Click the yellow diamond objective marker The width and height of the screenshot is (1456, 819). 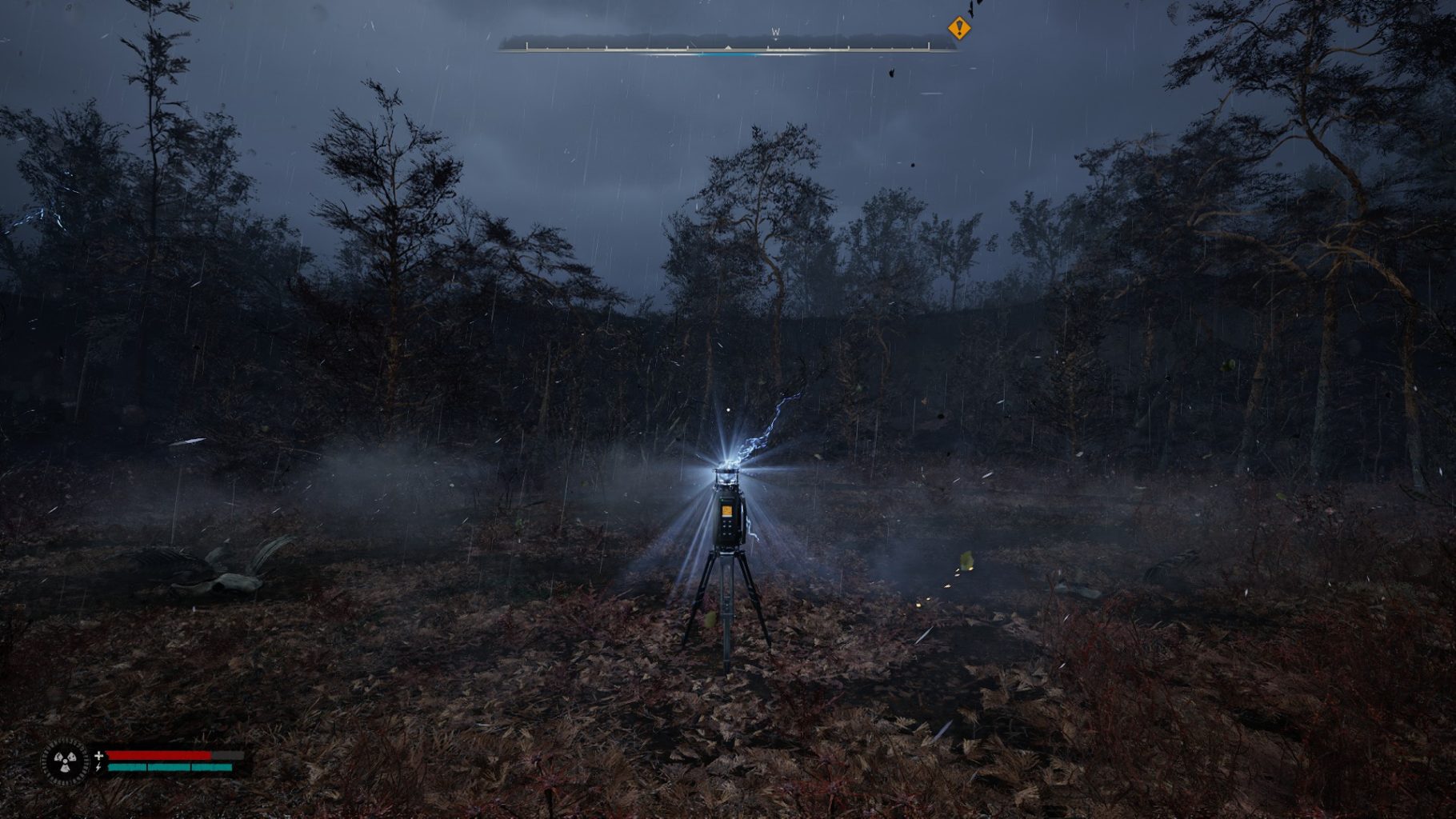(958, 29)
